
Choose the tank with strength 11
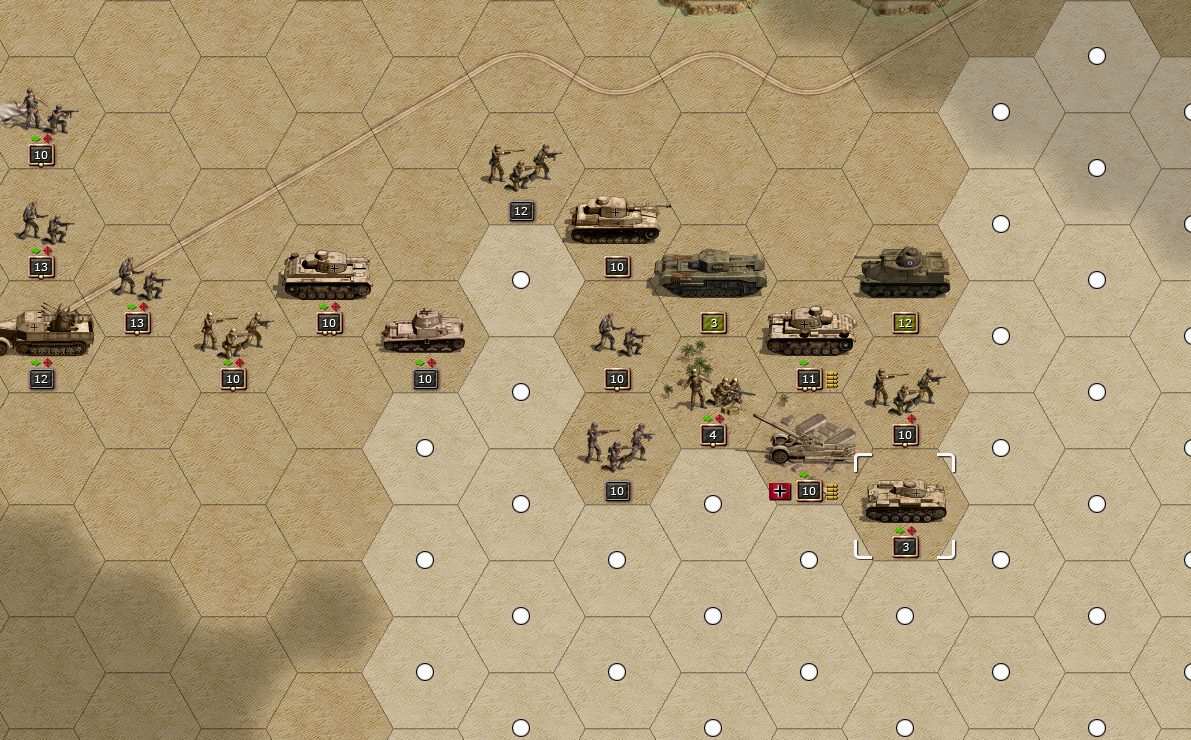809,332
